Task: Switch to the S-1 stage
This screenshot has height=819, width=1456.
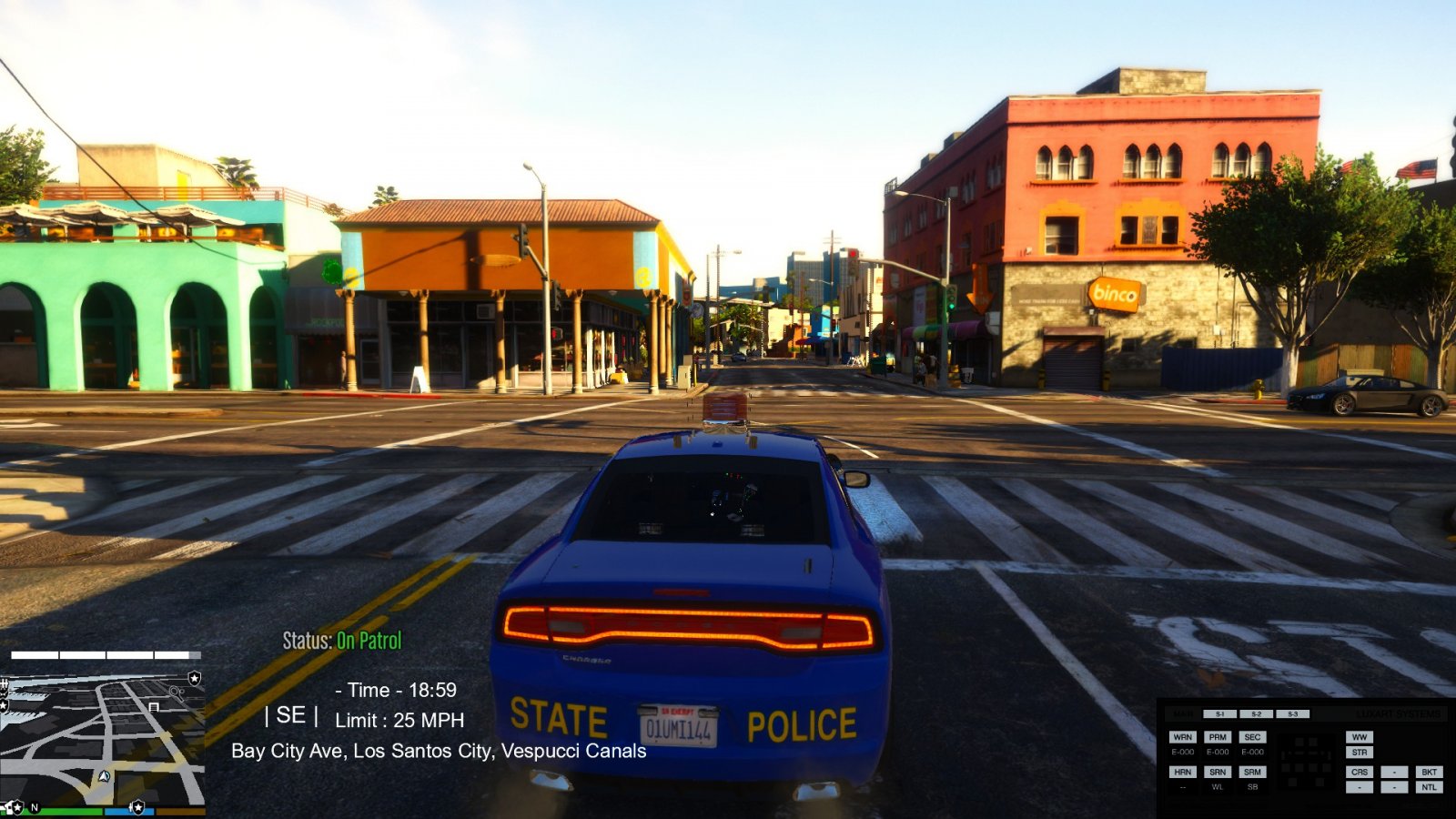Action: pyautogui.click(x=1219, y=714)
